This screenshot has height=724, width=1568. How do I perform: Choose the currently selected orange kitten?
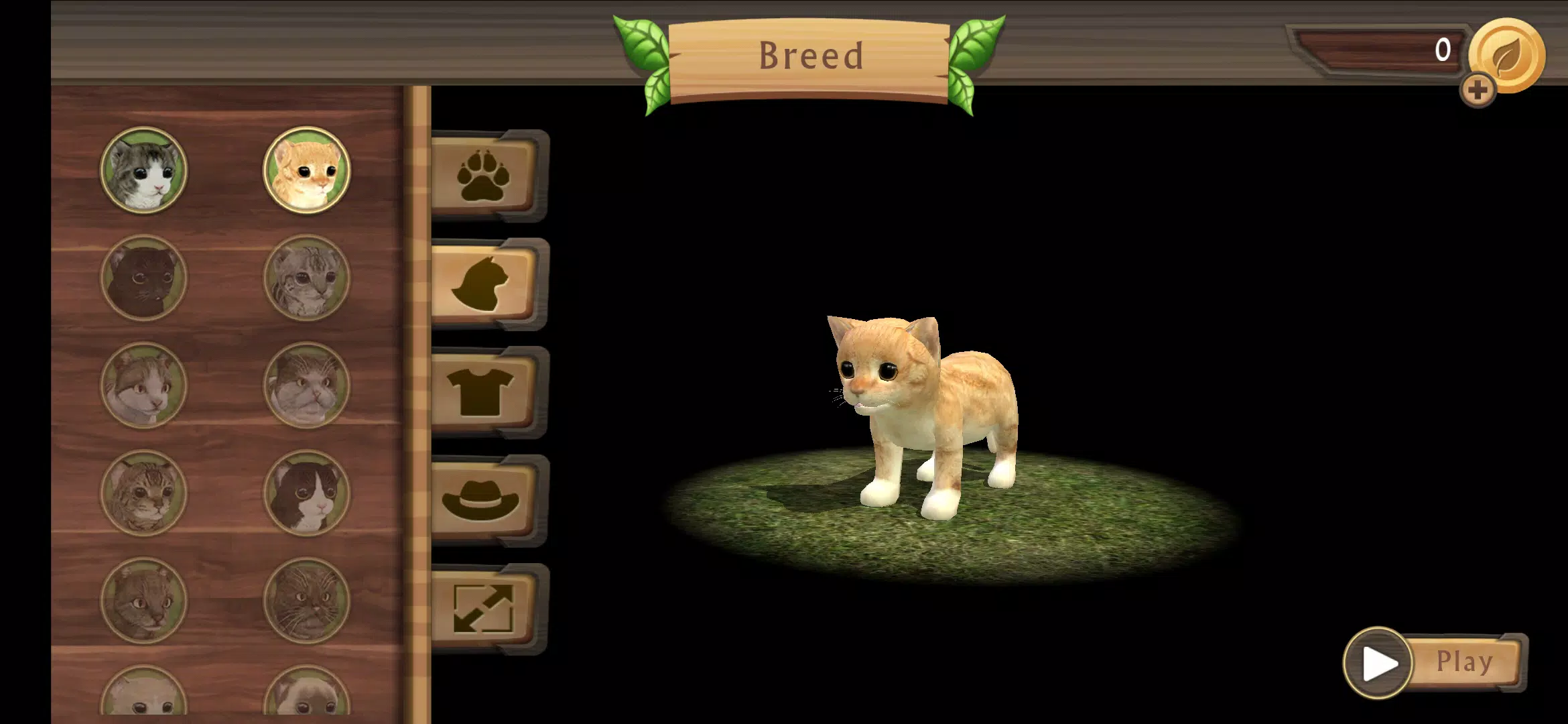307,170
